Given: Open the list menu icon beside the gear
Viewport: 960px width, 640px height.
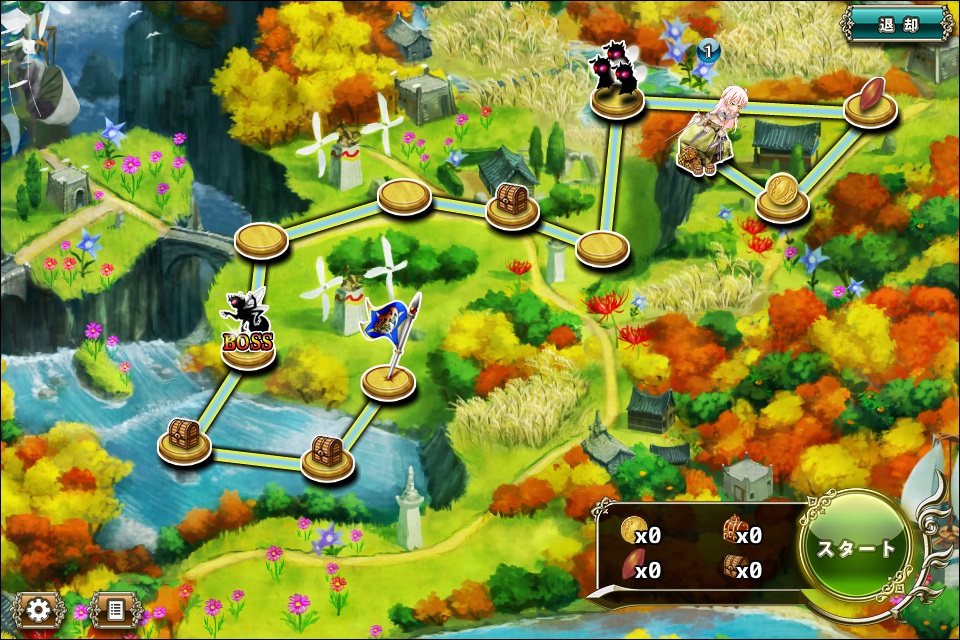Looking at the screenshot, I should pyautogui.click(x=114, y=609).
